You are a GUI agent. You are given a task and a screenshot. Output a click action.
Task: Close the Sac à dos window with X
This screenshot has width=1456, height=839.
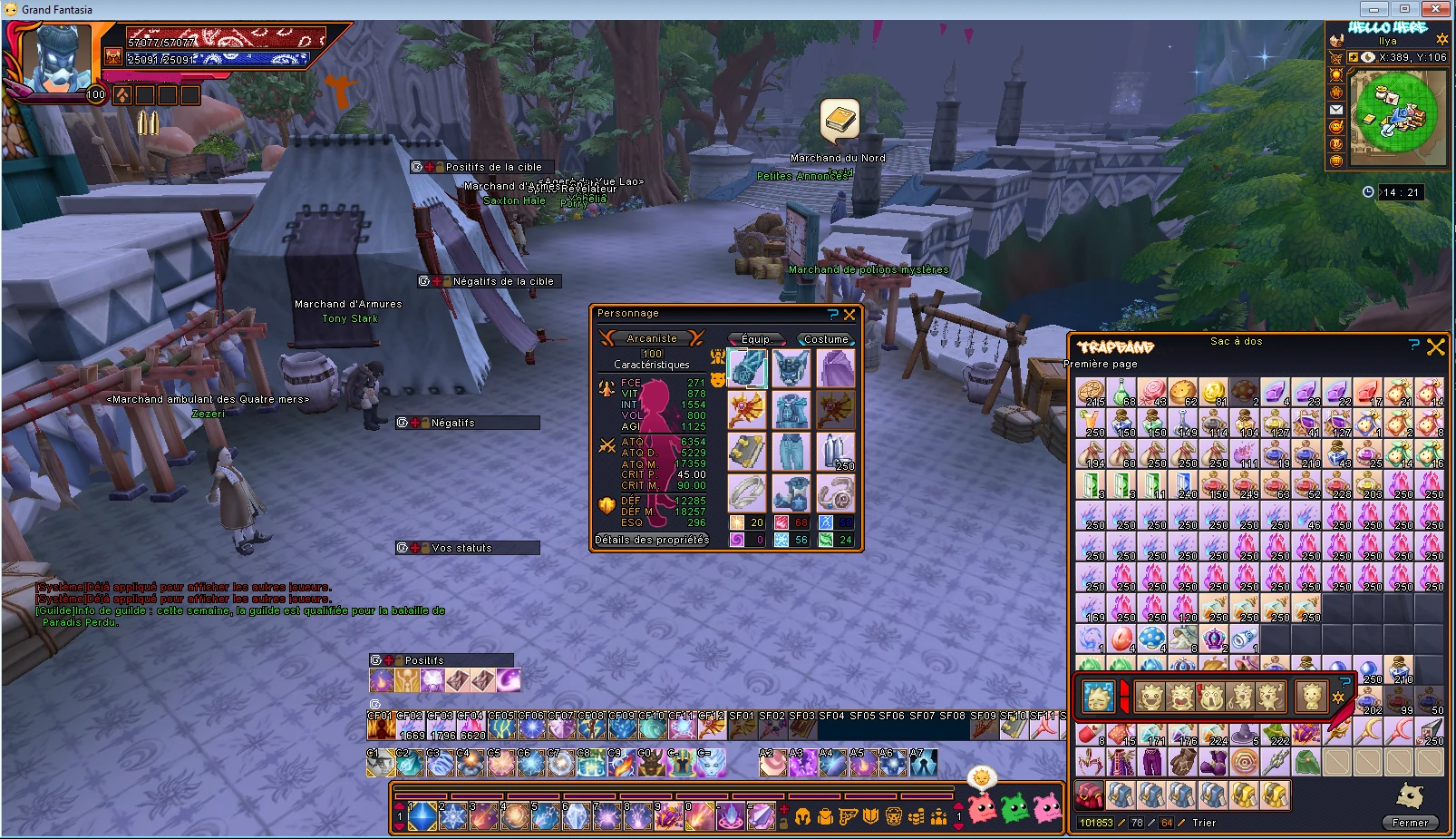pos(1436,346)
